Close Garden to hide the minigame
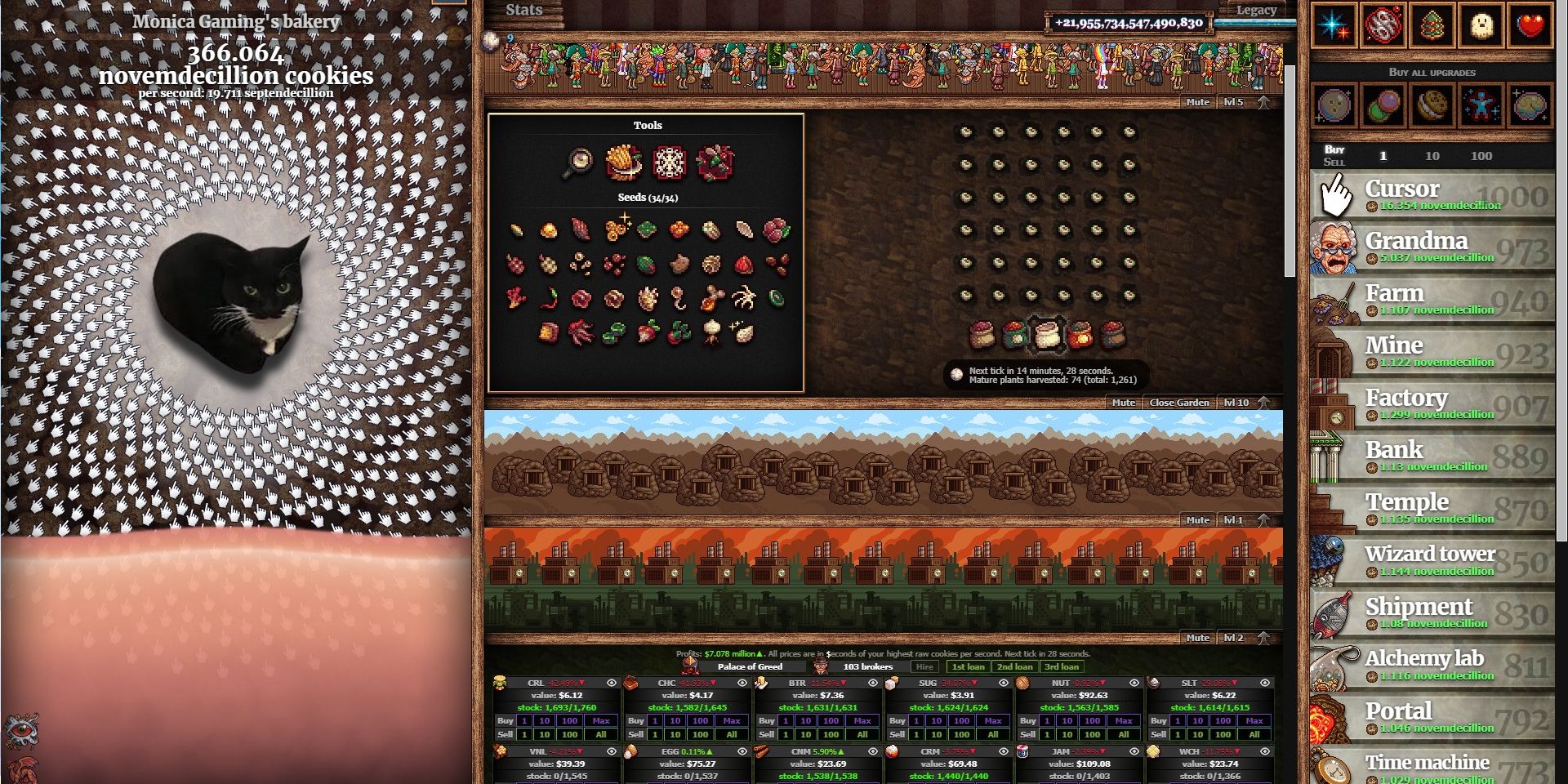The height and width of the screenshot is (784, 1568). coord(1179,402)
